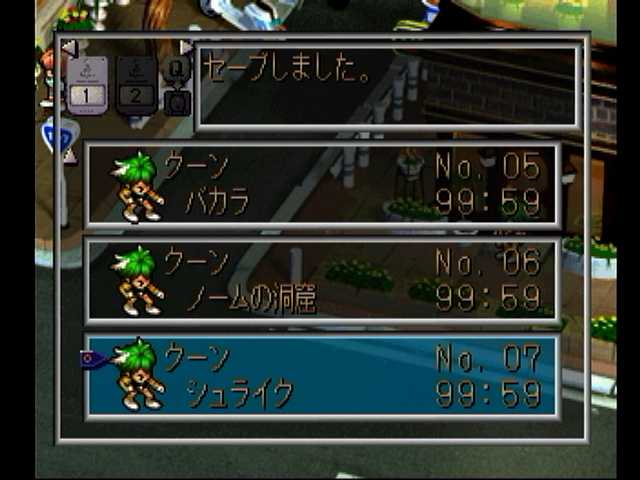Click the right arrow above the memory cards
Viewport: 640px width, 480px height.
coord(187,47)
